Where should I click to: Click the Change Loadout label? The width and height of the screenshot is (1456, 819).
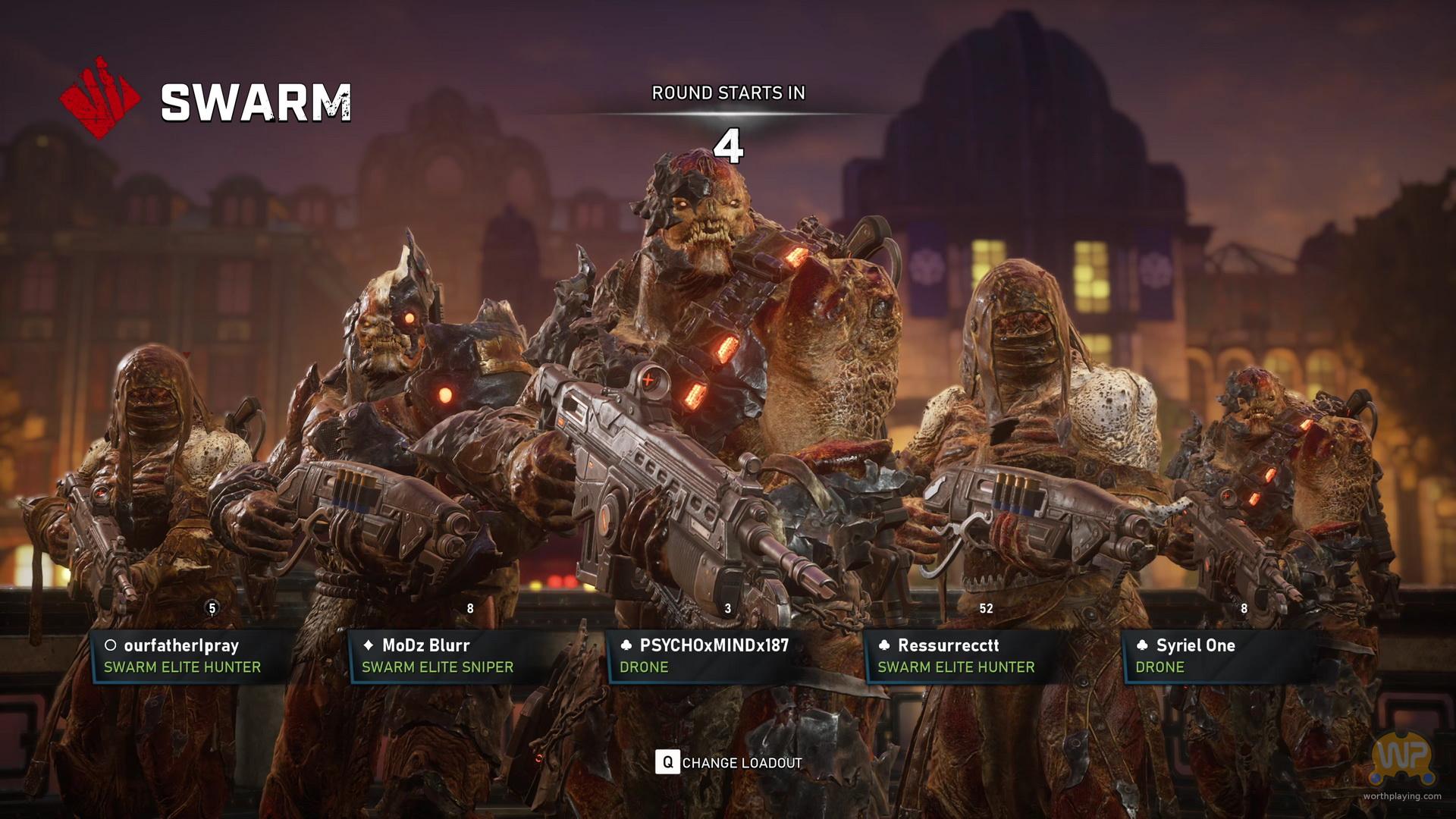point(741,763)
